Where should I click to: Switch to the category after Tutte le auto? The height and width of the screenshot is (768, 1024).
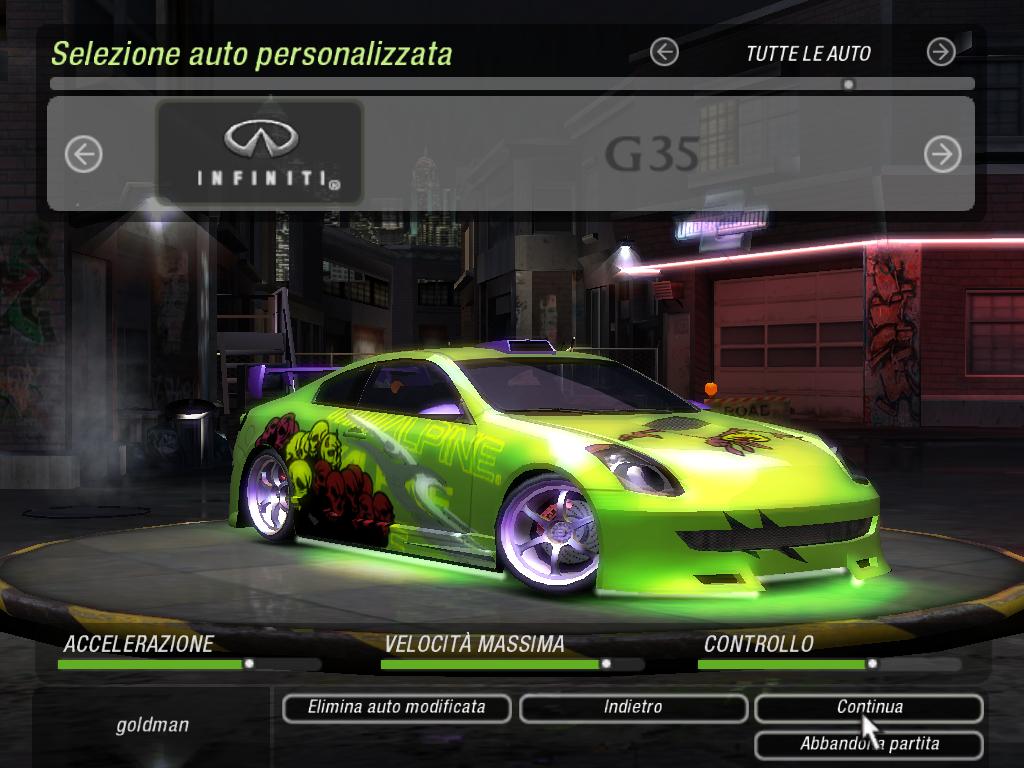(x=941, y=52)
